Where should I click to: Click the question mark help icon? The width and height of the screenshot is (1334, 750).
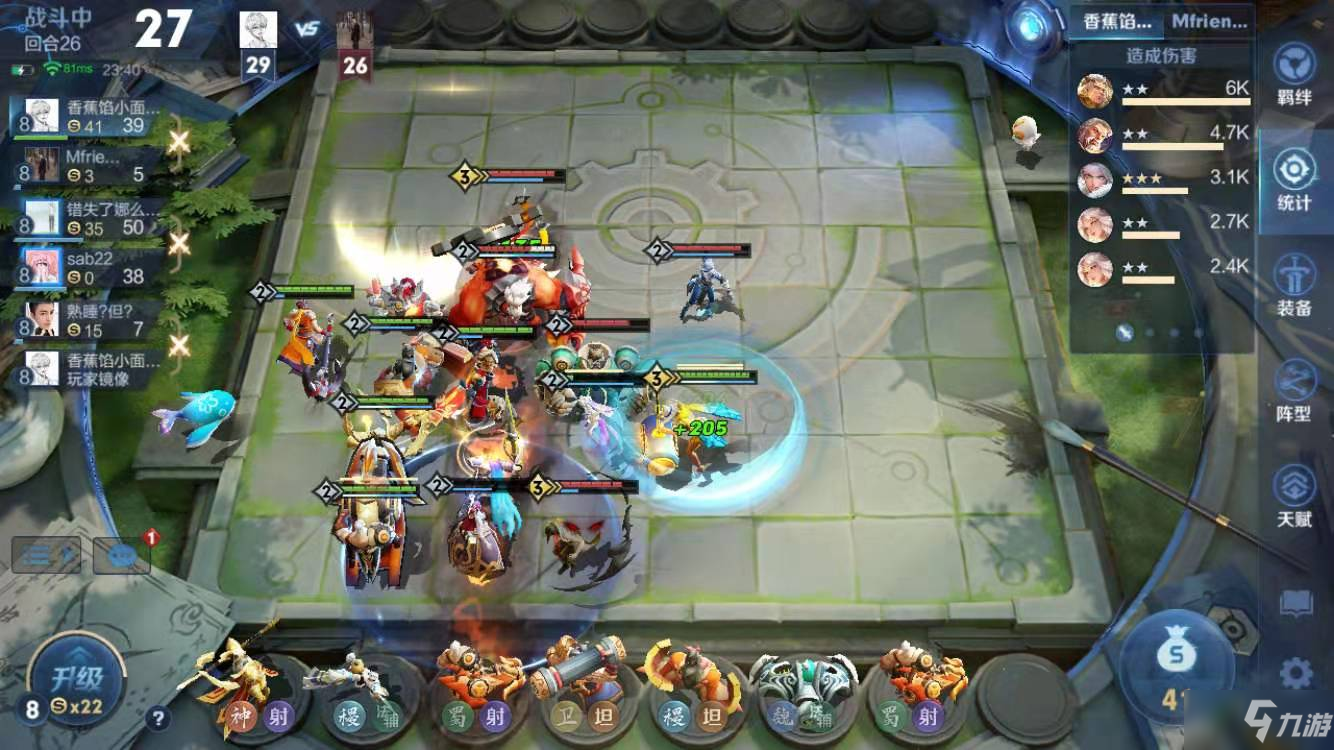[x=157, y=716]
